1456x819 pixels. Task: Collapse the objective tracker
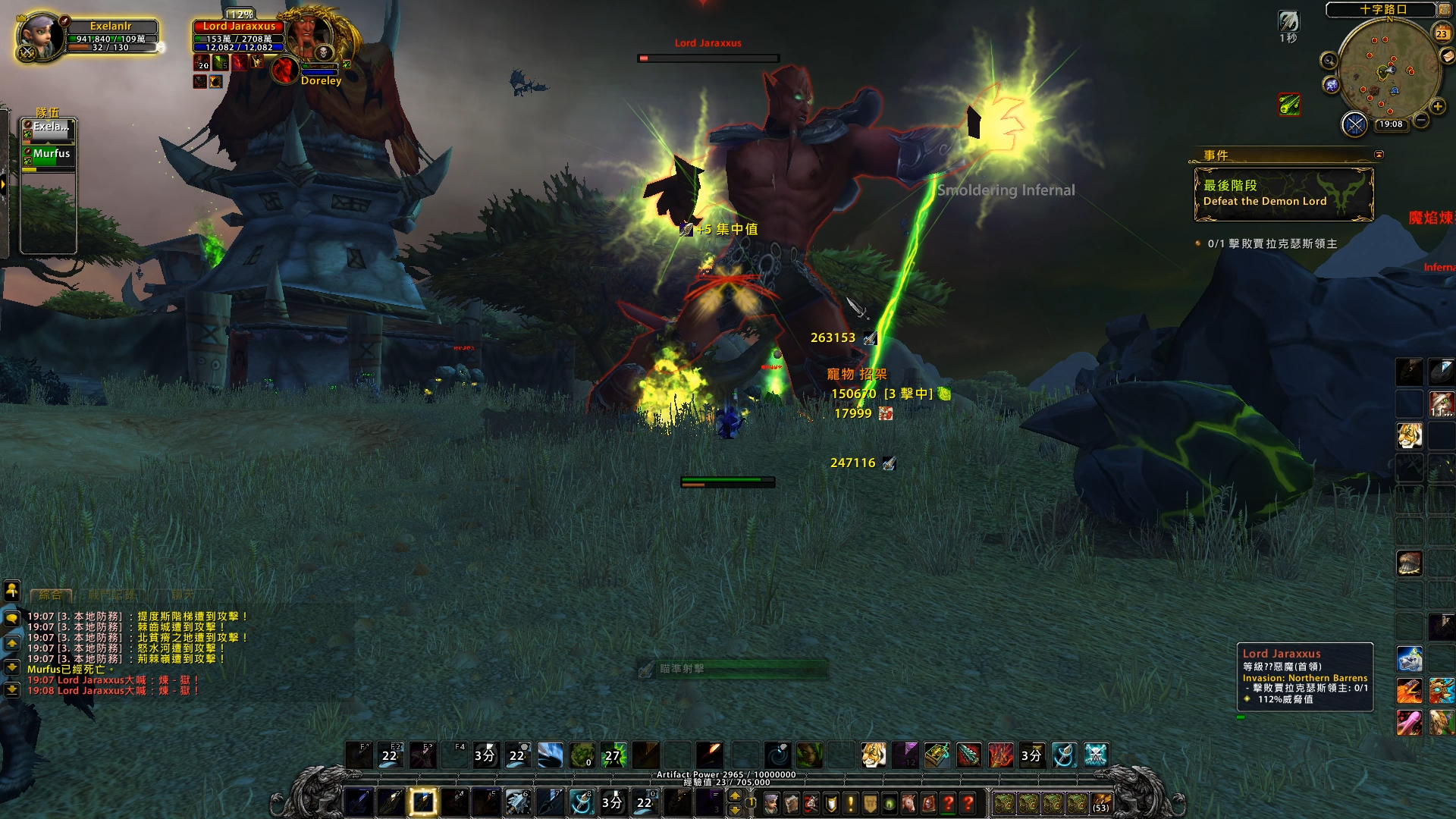tap(1379, 155)
